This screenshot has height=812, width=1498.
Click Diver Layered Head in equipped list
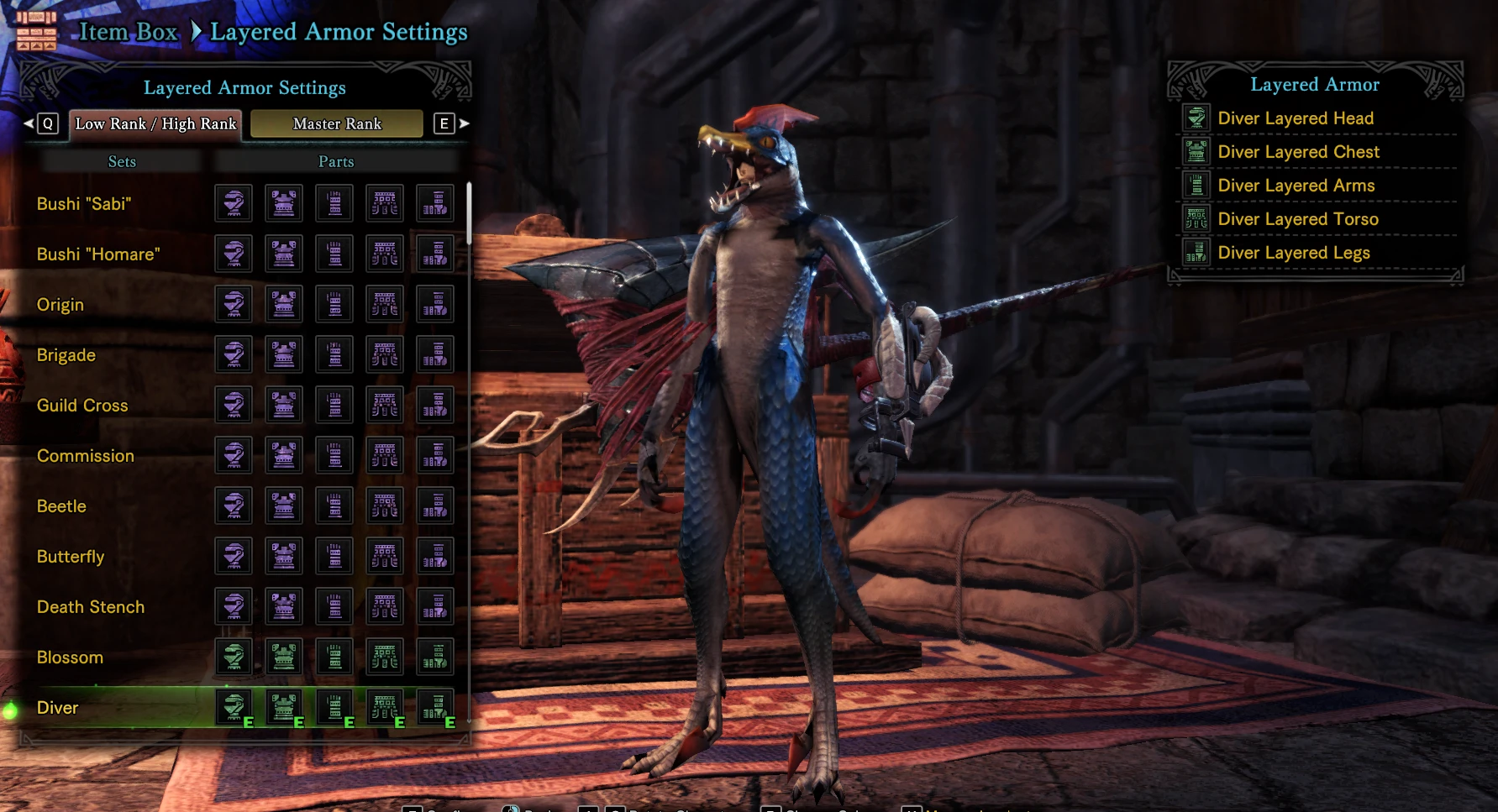(1296, 118)
